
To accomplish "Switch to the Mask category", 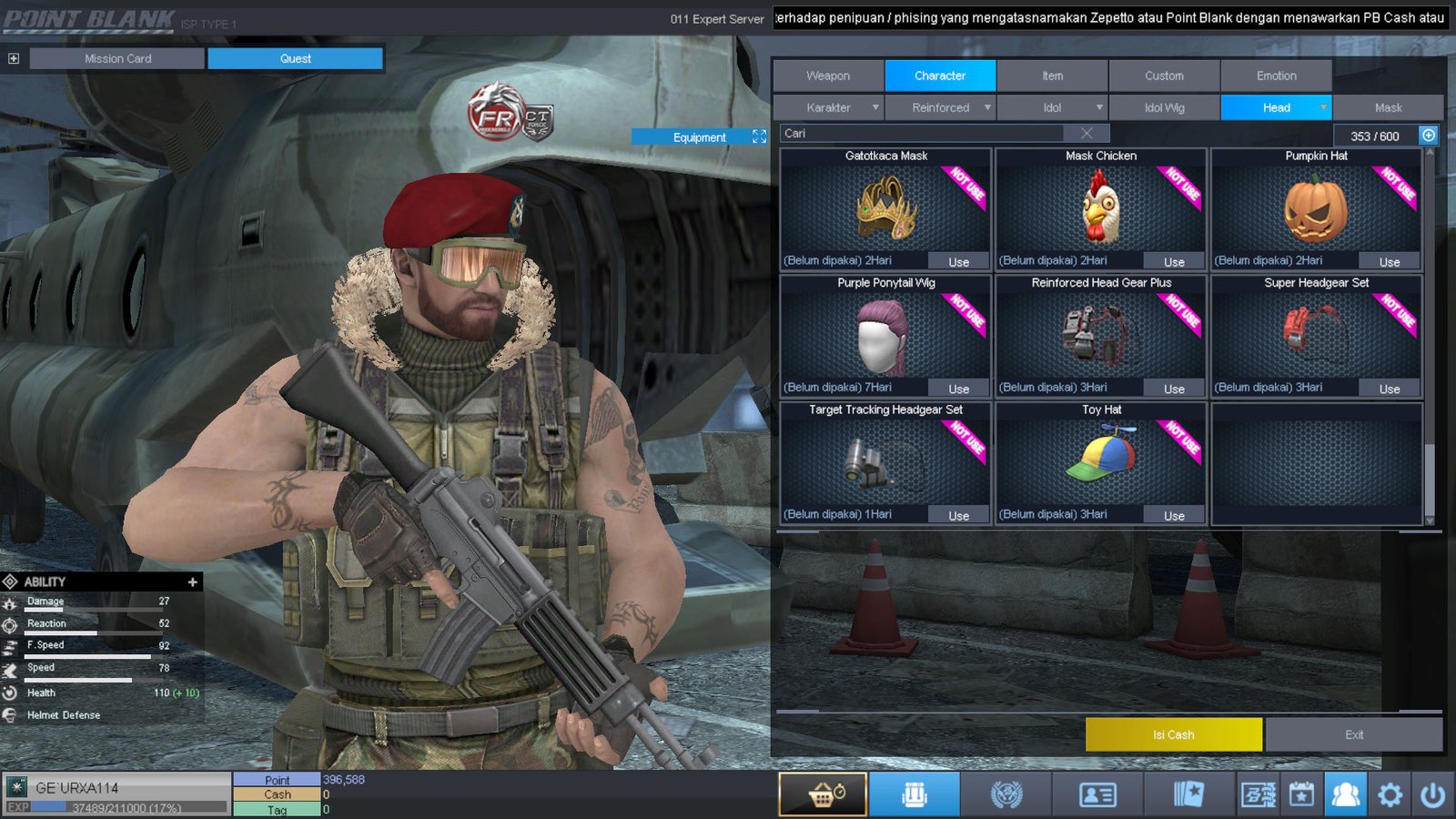I will coord(1388,107).
